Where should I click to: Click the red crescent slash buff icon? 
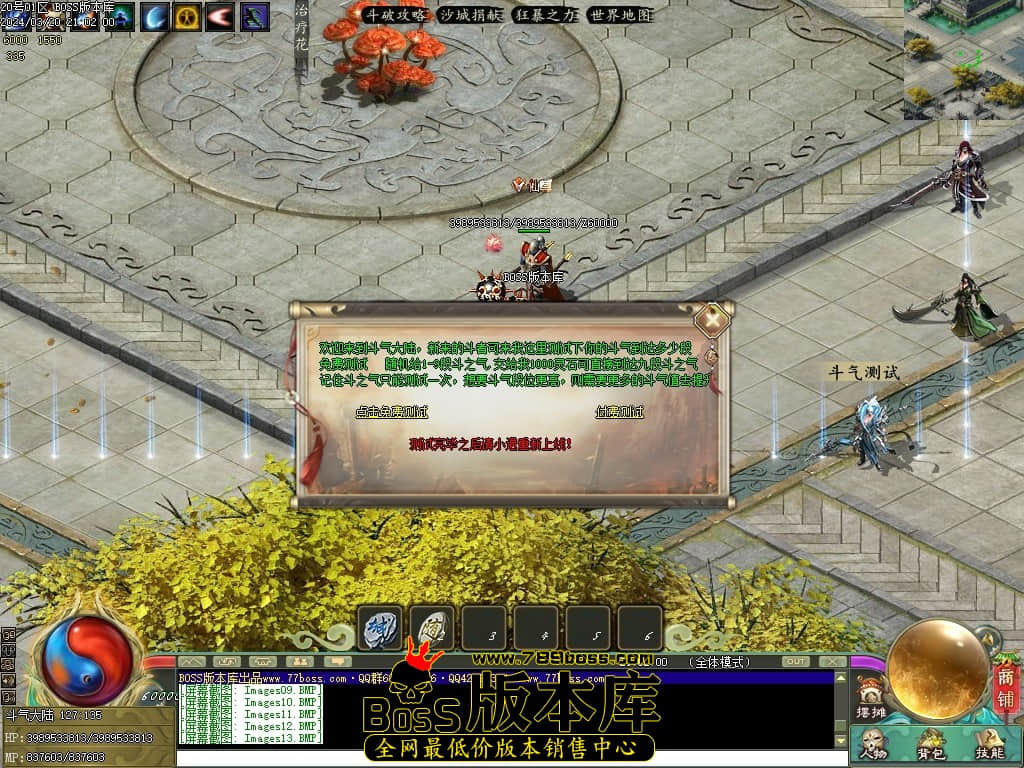(221, 16)
